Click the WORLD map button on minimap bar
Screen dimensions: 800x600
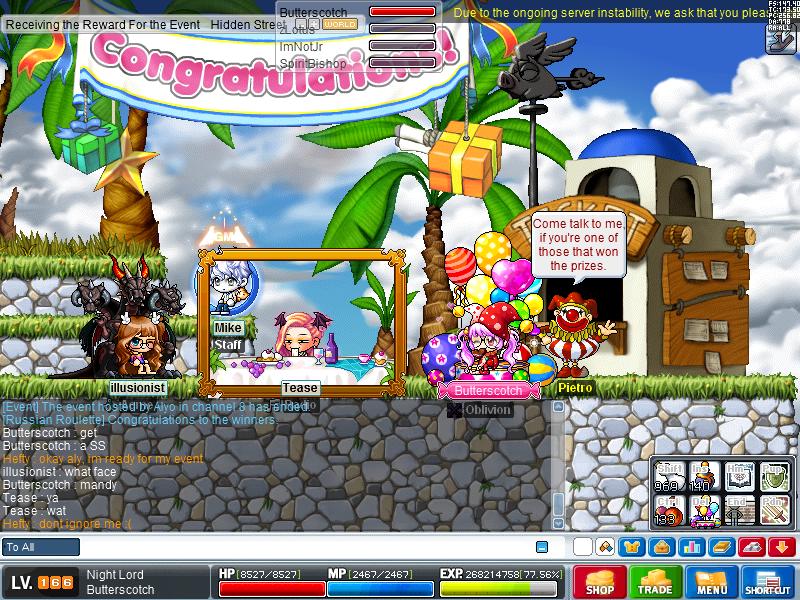(x=340, y=24)
